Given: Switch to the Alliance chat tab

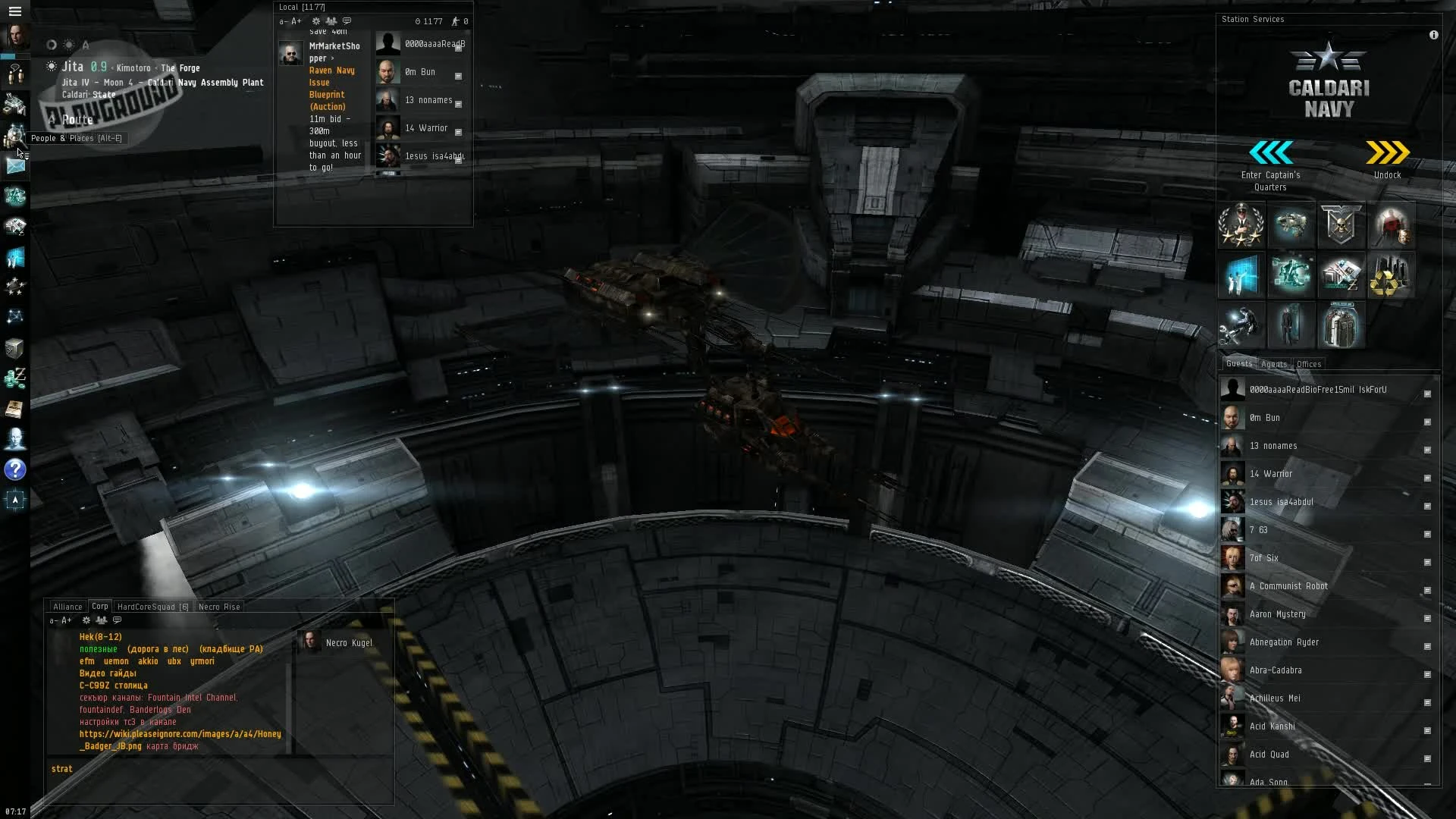Looking at the screenshot, I should click(x=67, y=607).
